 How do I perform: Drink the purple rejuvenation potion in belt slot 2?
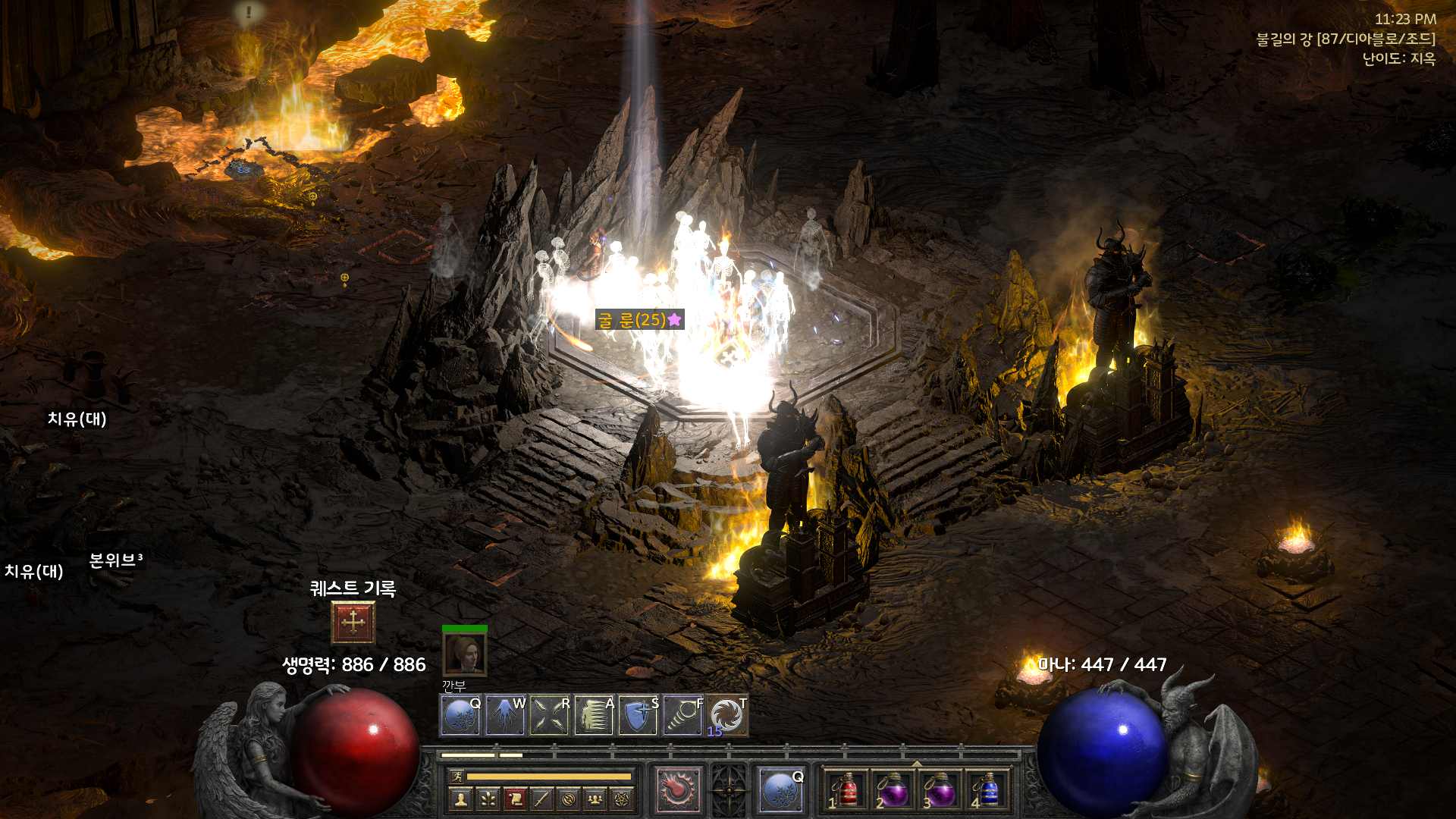point(893,791)
